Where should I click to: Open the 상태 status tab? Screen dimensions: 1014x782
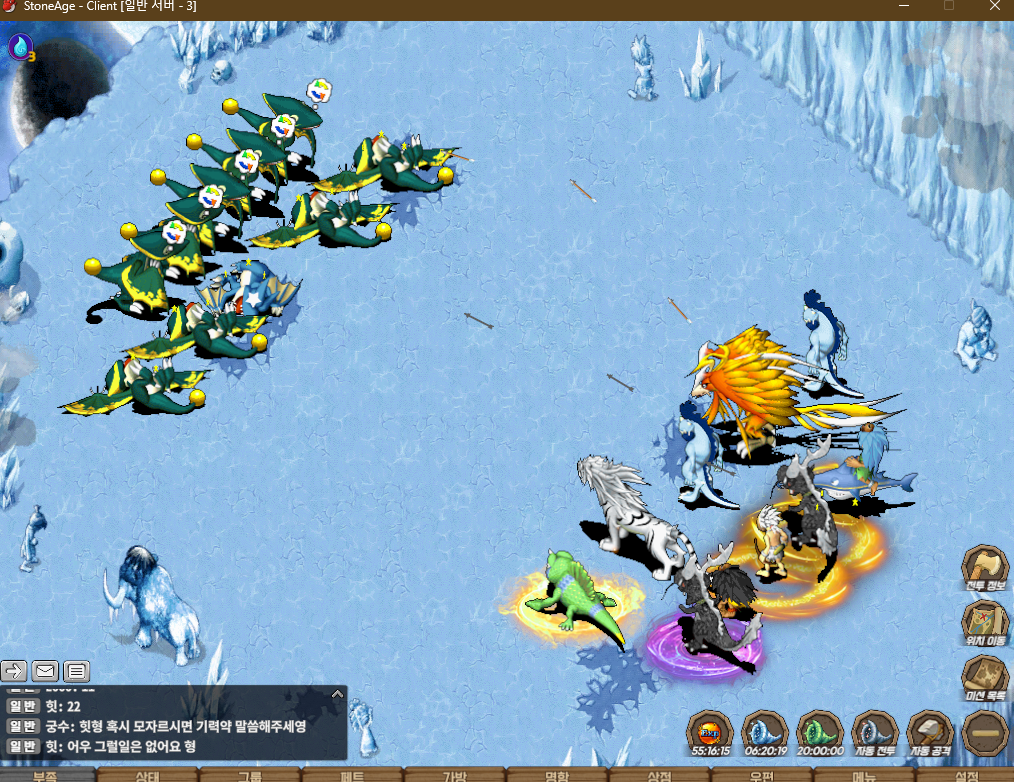coord(148,775)
